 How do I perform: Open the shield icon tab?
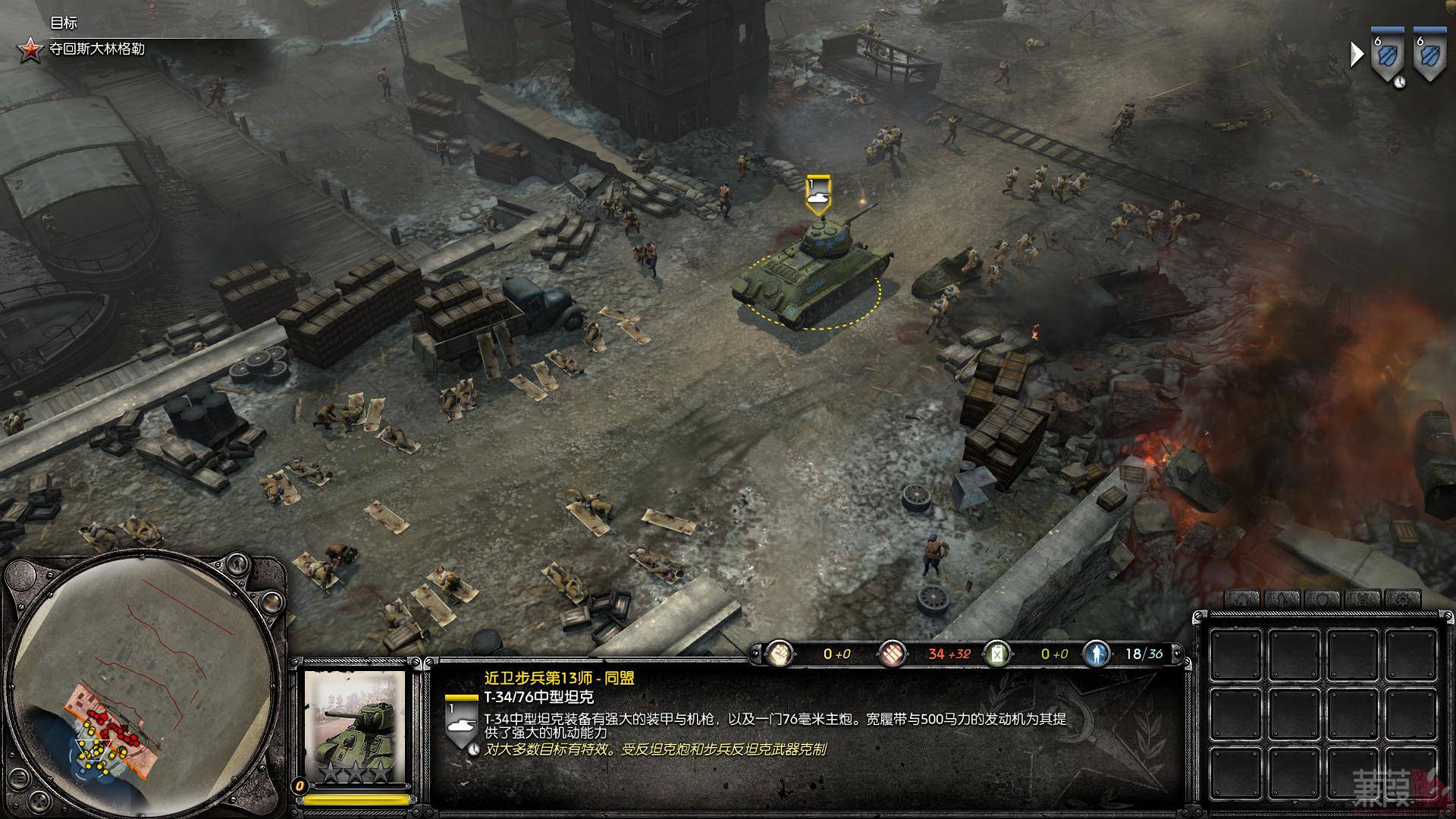pyautogui.click(x=1322, y=600)
